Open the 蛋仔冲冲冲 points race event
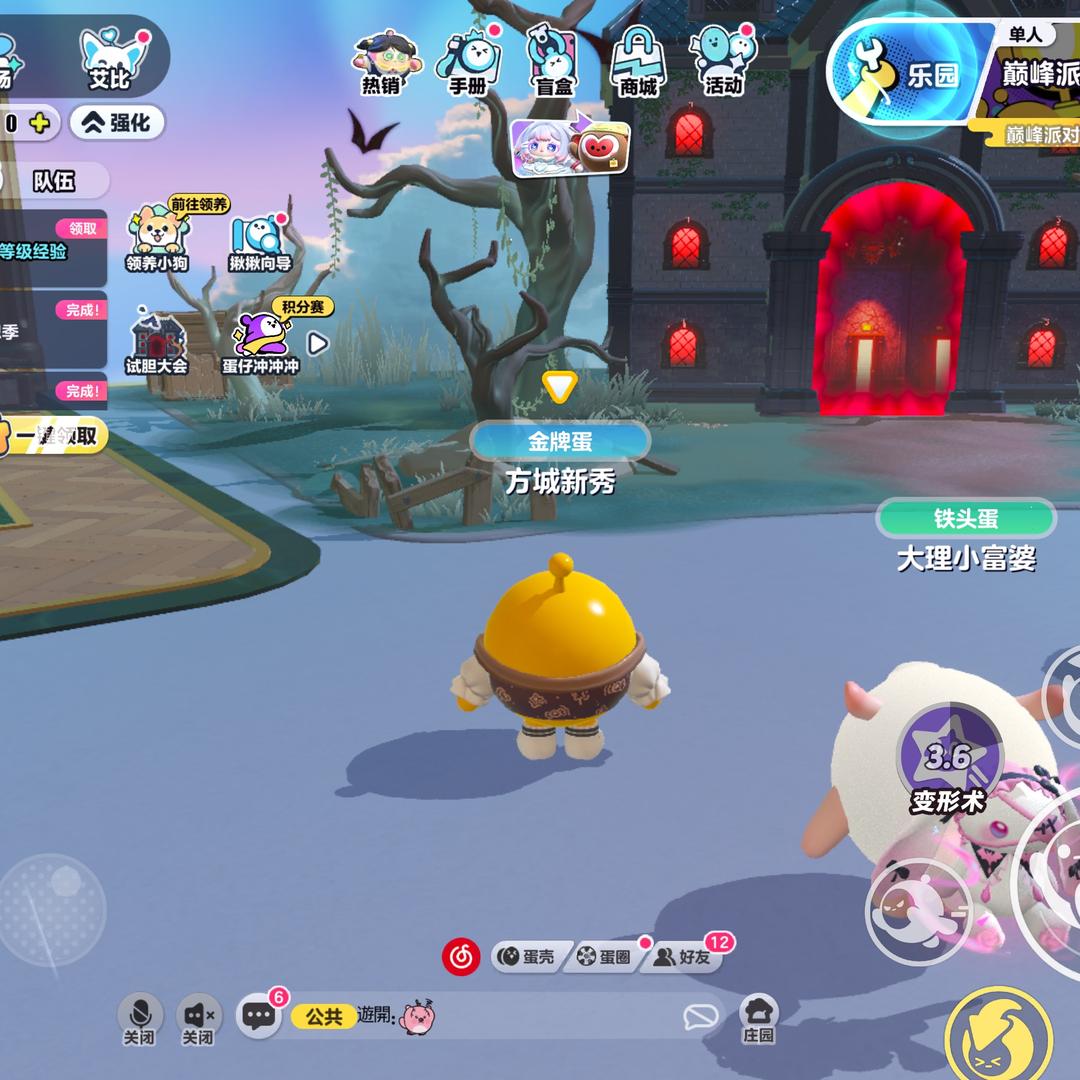Screen dimensions: 1080x1080 (x=260, y=343)
